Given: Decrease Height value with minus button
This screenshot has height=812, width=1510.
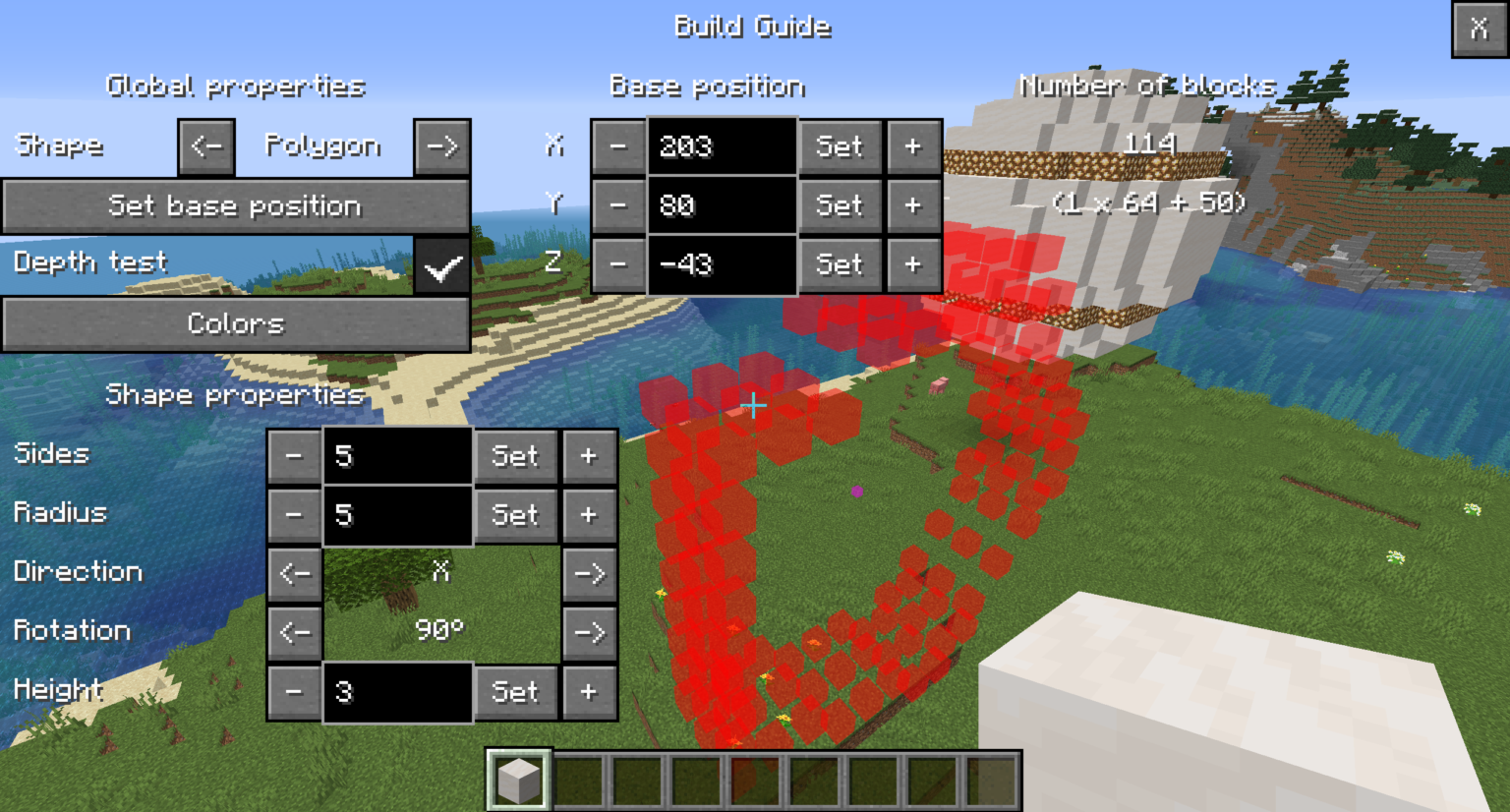Looking at the screenshot, I should [294, 691].
